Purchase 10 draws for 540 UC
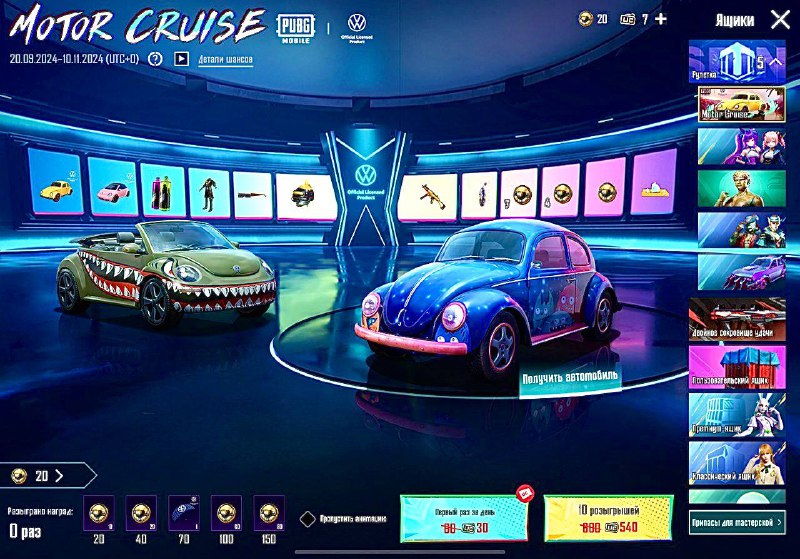This screenshot has width=800, height=559. click(x=608, y=516)
